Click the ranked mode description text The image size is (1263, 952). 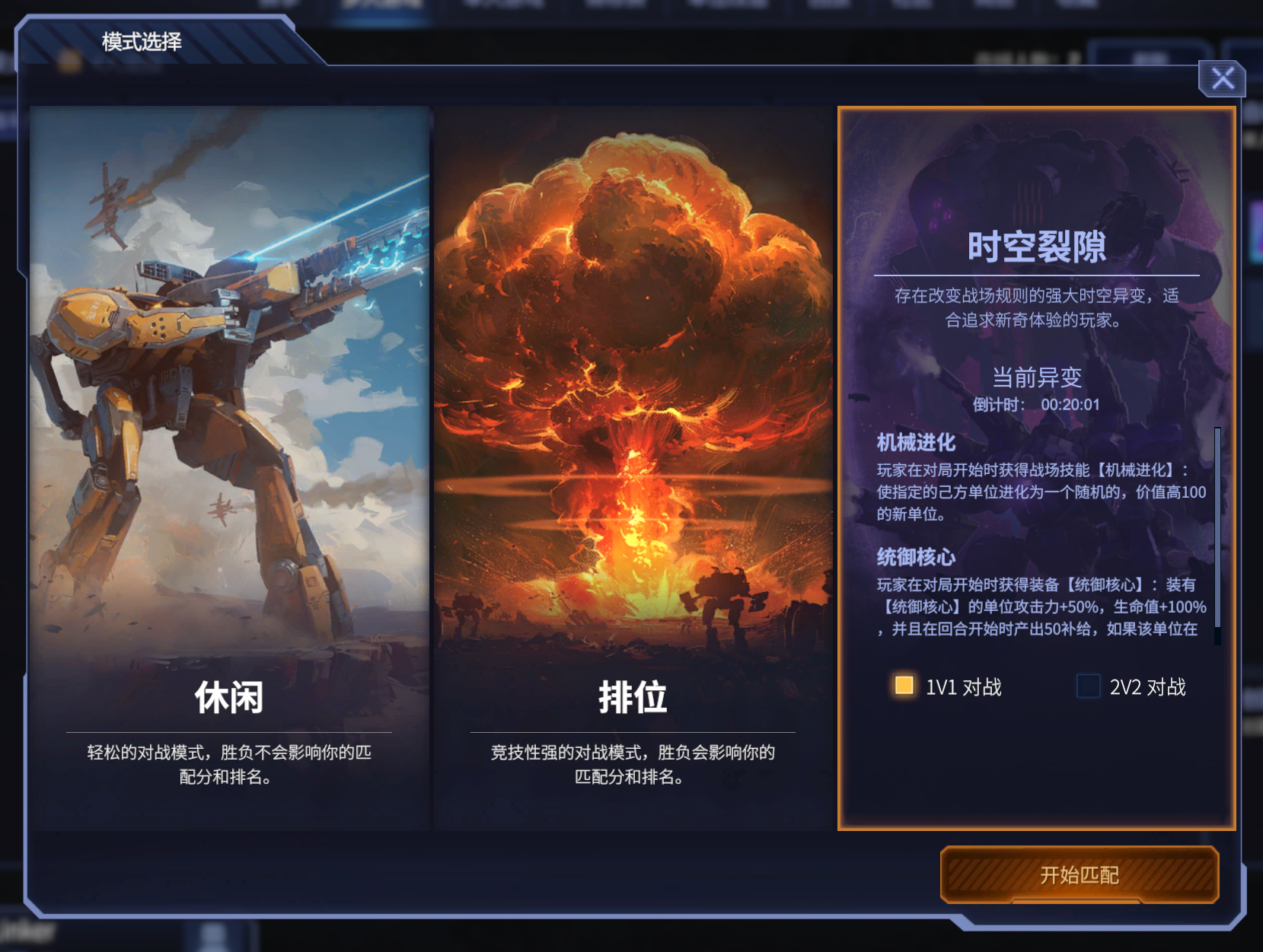[632, 766]
